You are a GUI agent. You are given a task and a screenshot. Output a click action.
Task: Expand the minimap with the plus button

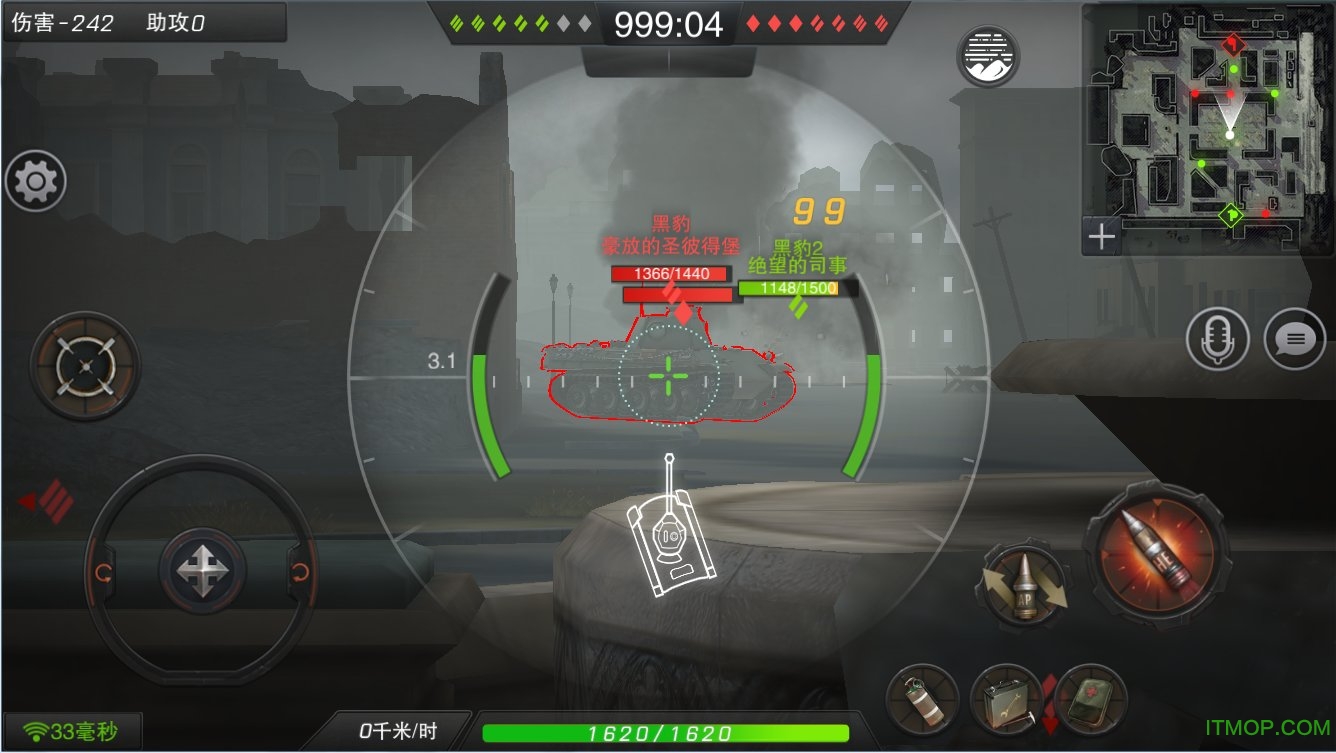[1101, 237]
